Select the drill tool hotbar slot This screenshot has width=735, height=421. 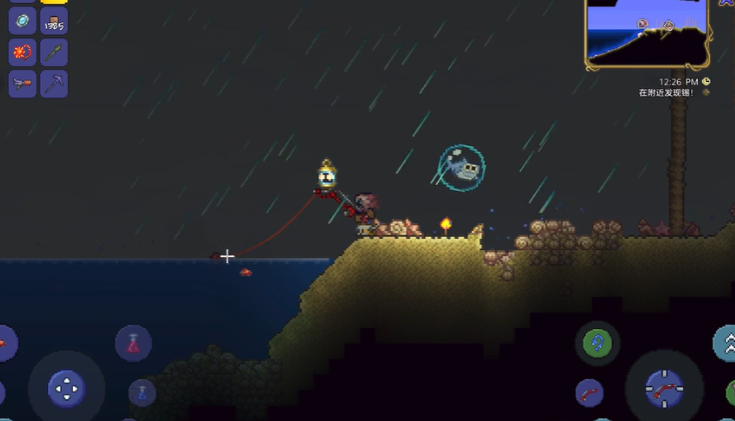[x=22, y=83]
